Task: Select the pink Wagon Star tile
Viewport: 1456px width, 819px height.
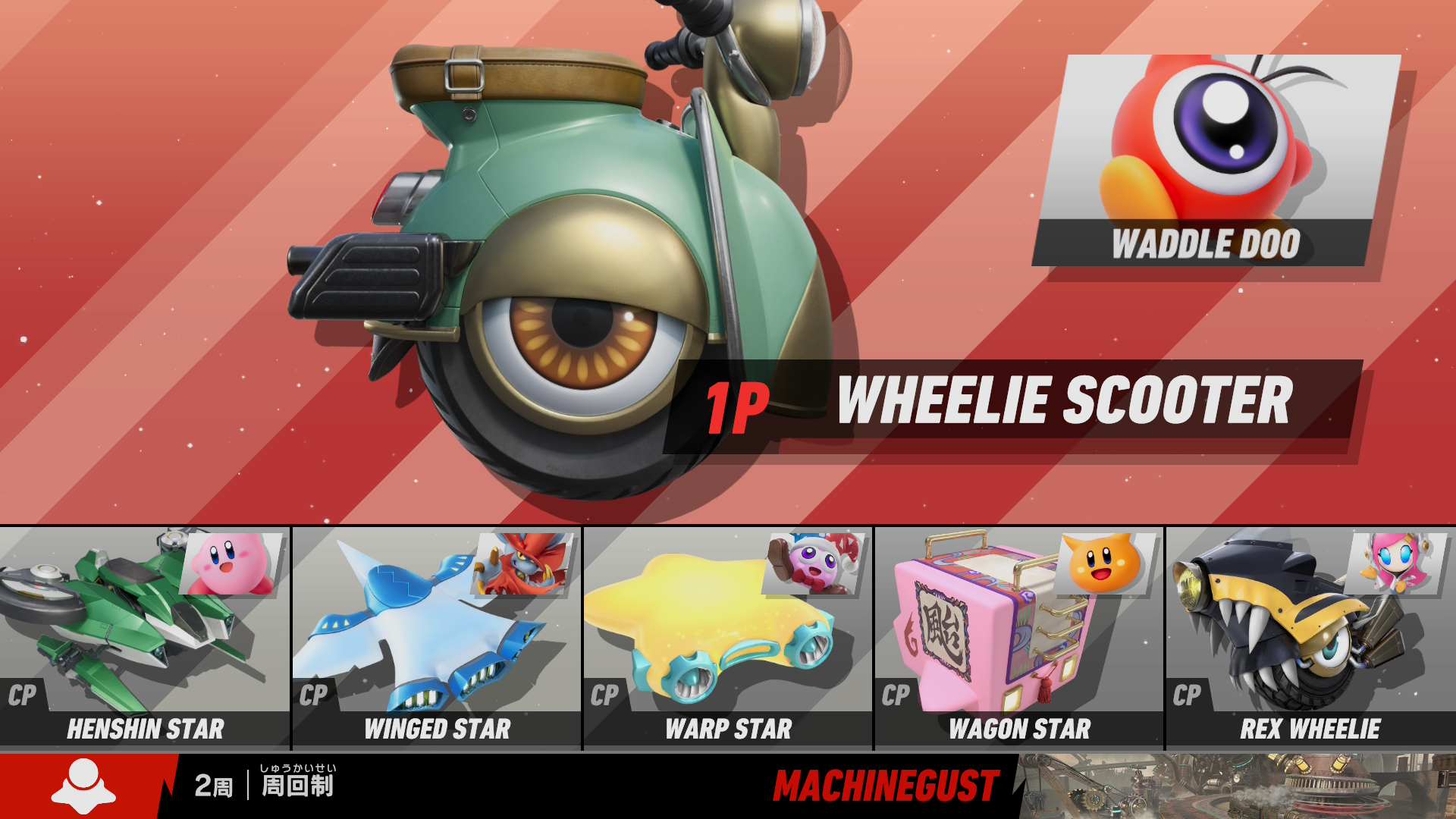Action: click(x=1019, y=638)
